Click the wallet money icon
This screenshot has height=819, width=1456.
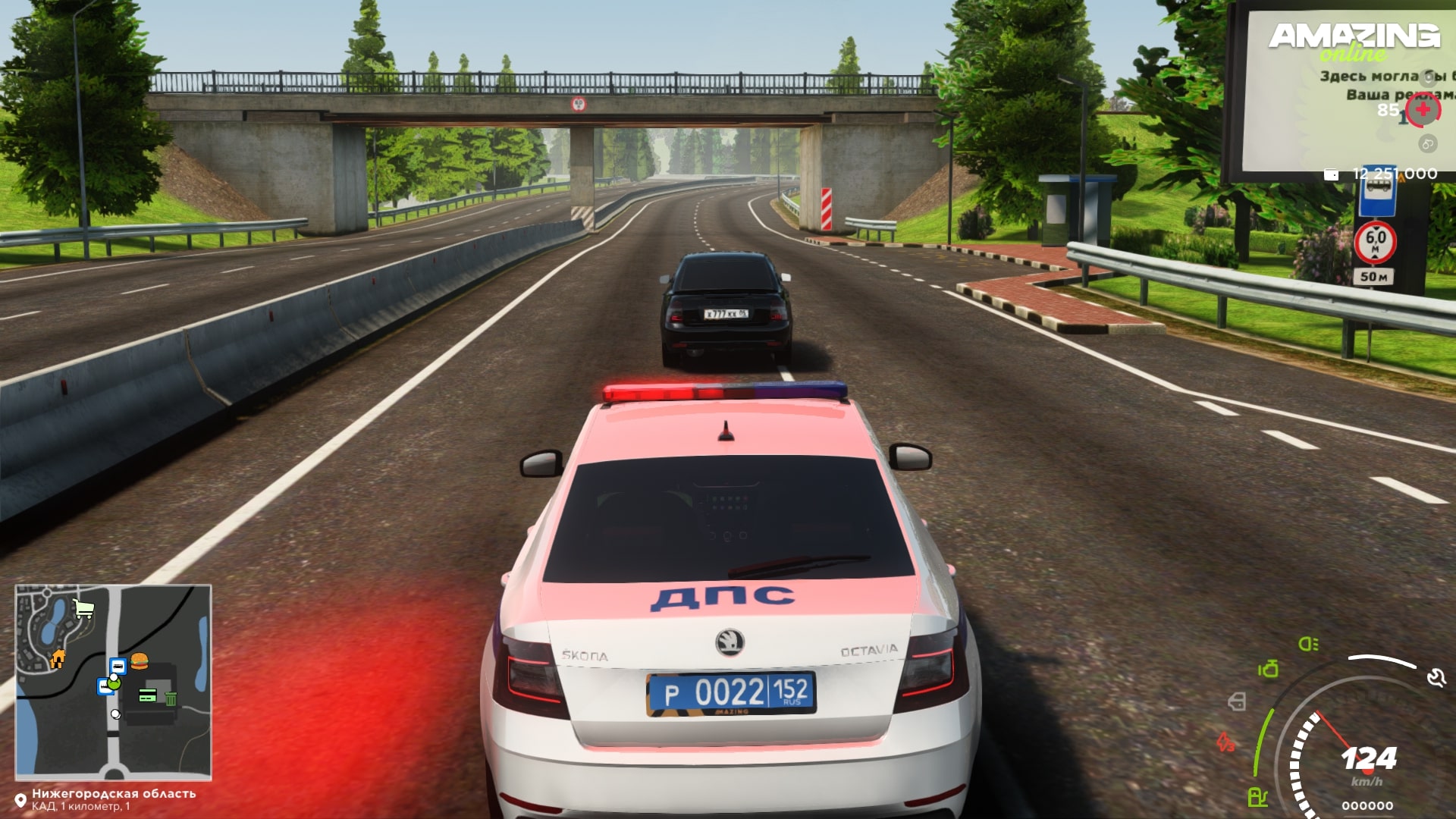1331,174
